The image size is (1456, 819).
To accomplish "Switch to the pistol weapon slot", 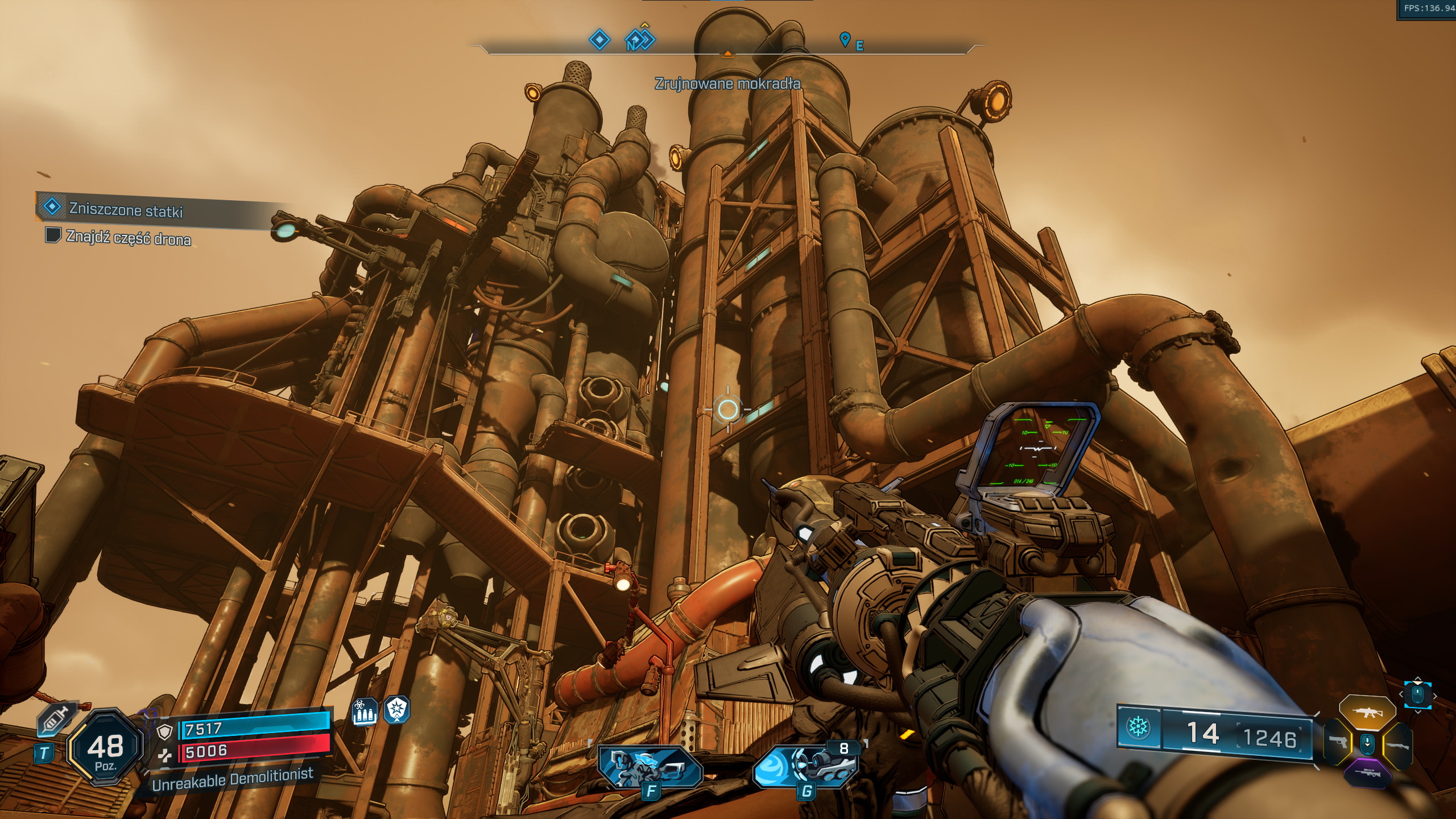I will pos(1338,742).
